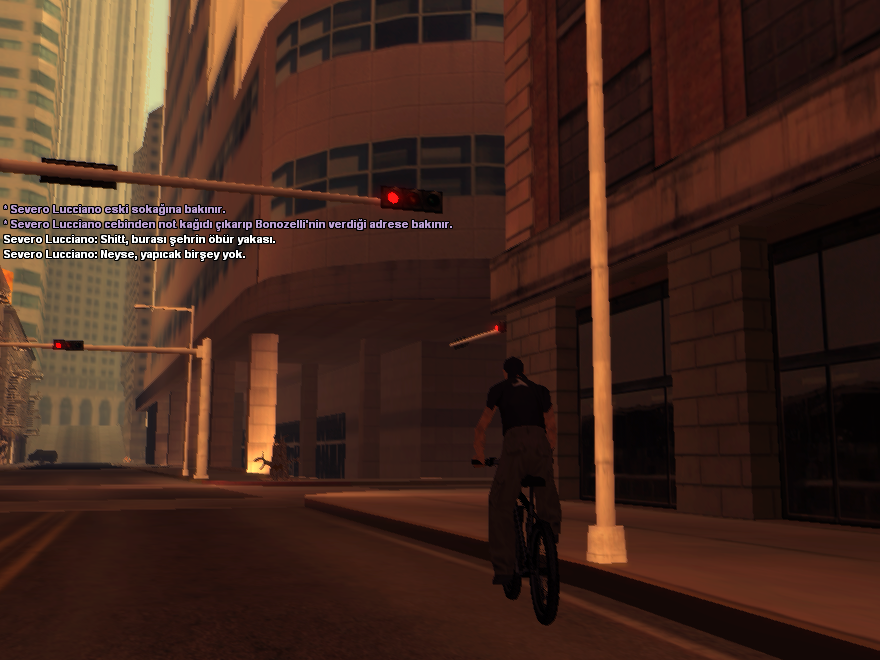Click the chat line "Shiit, burası şehrin obür yakası"
Image resolution: width=880 pixels, height=660 pixels.
click(139, 240)
